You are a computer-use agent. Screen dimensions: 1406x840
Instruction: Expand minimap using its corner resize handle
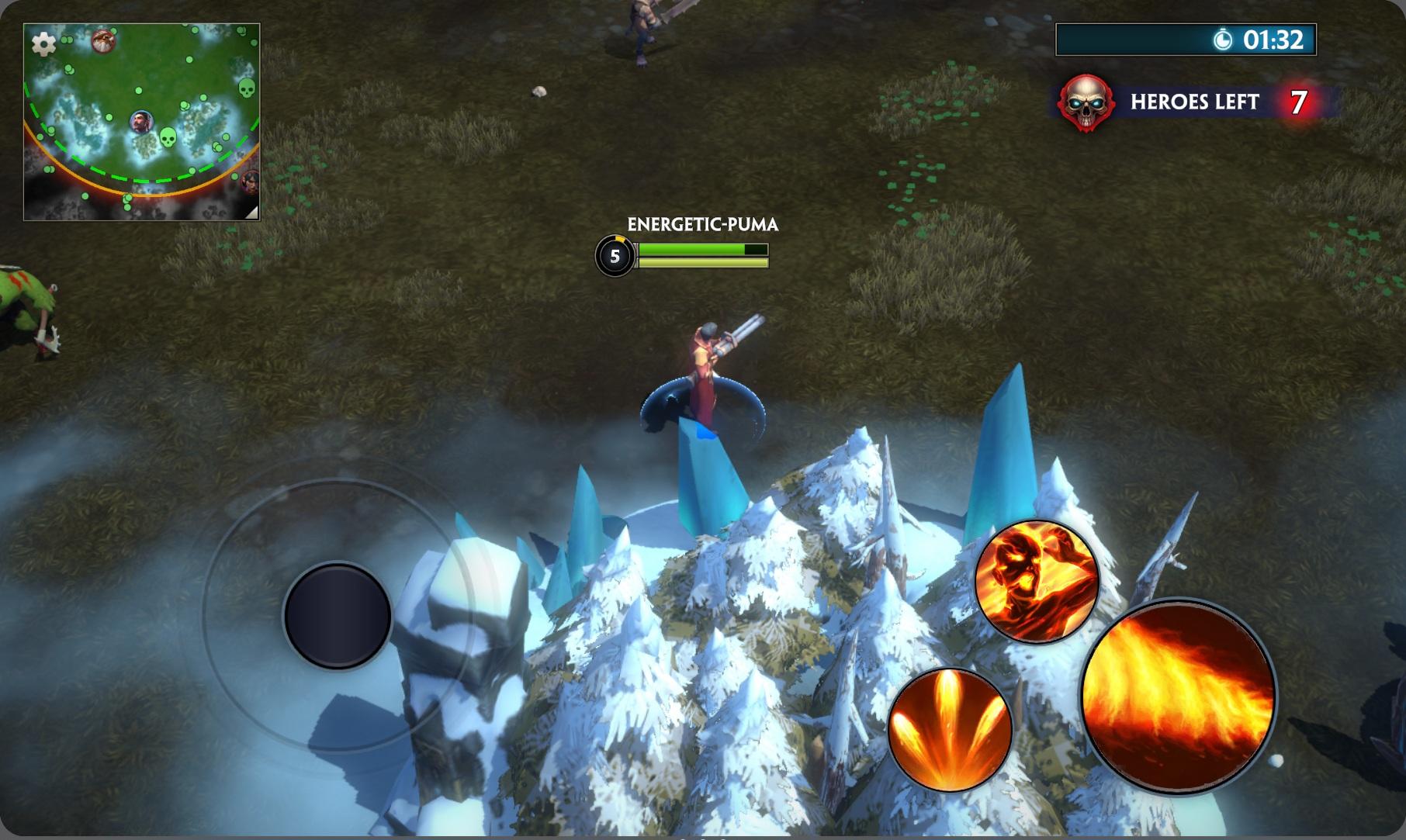(x=251, y=211)
